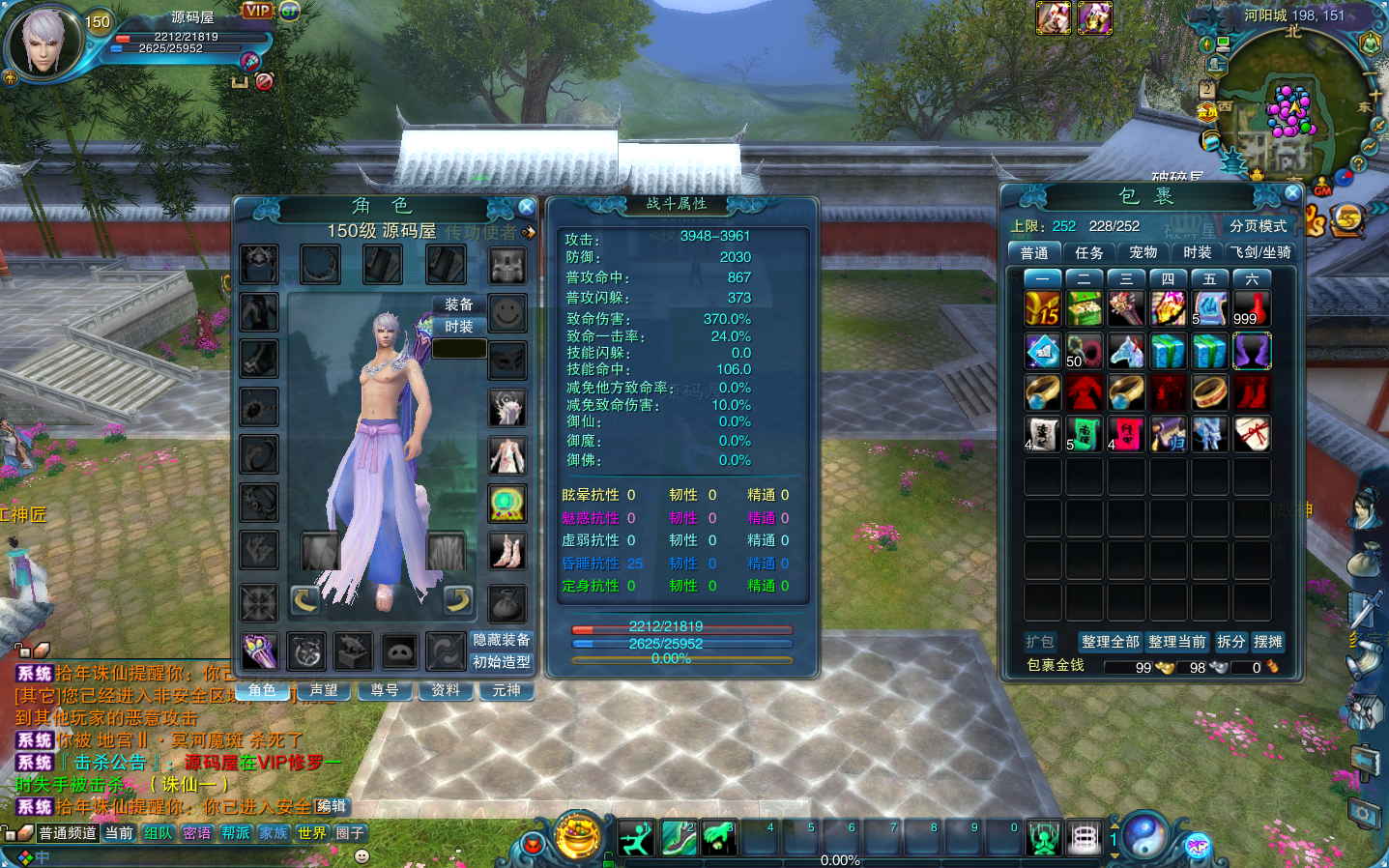Open the 任务 bag tab
Screen dimensions: 1389x868
pyautogui.click(x=1088, y=252)
